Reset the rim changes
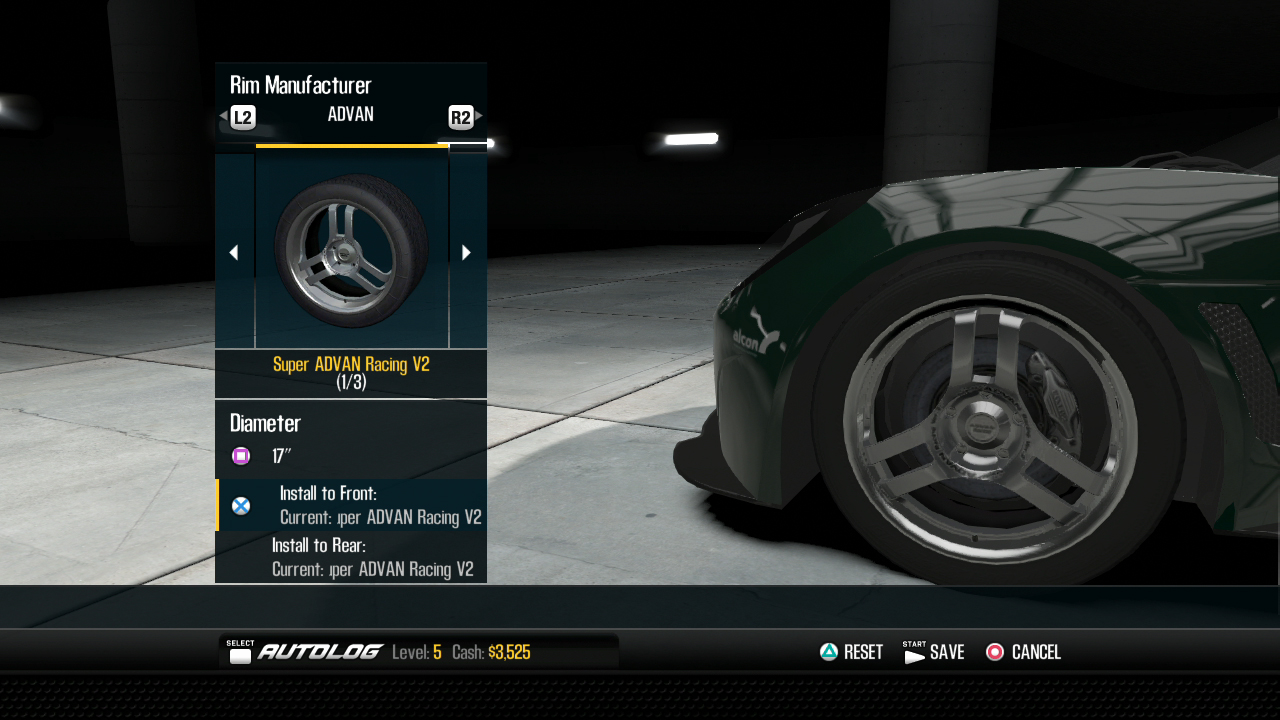This screenshot has width=1280, height=720. tap(851, 652)
